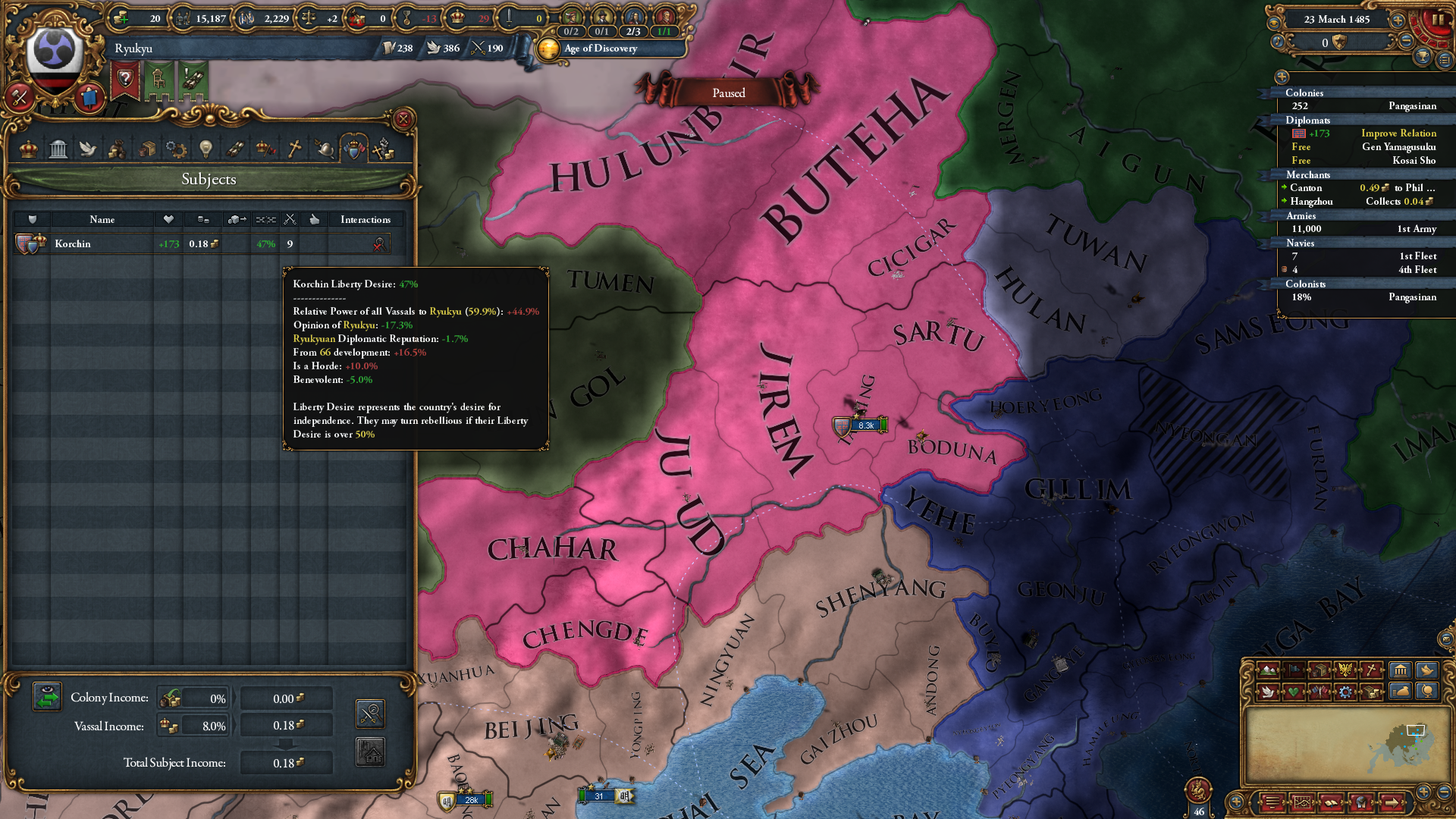Toggle the trade mapmode (barrel and crate icon)
This screenshot has height=819, width=1456.
click(x=1319, y=670)
